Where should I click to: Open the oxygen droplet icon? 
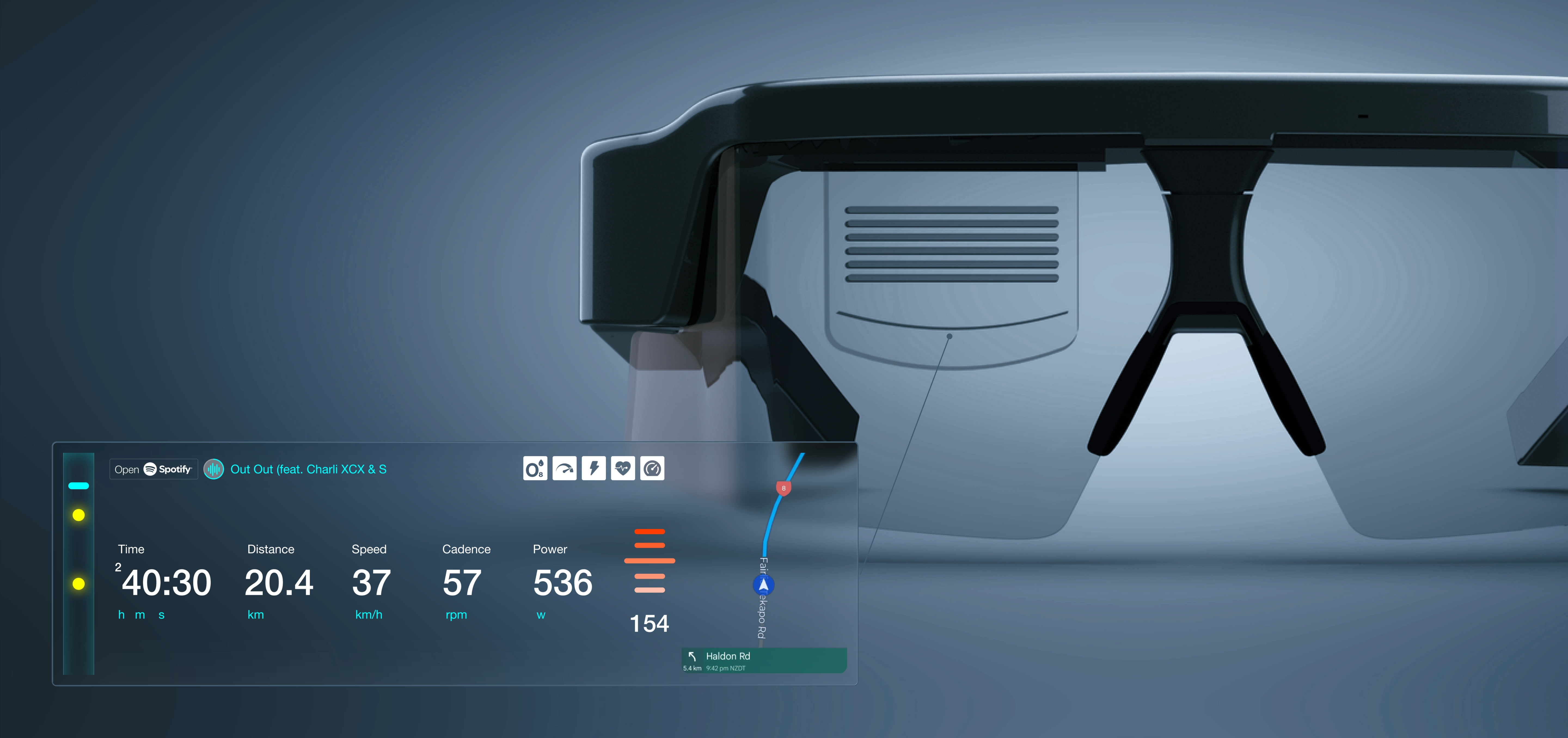(535, 469)
